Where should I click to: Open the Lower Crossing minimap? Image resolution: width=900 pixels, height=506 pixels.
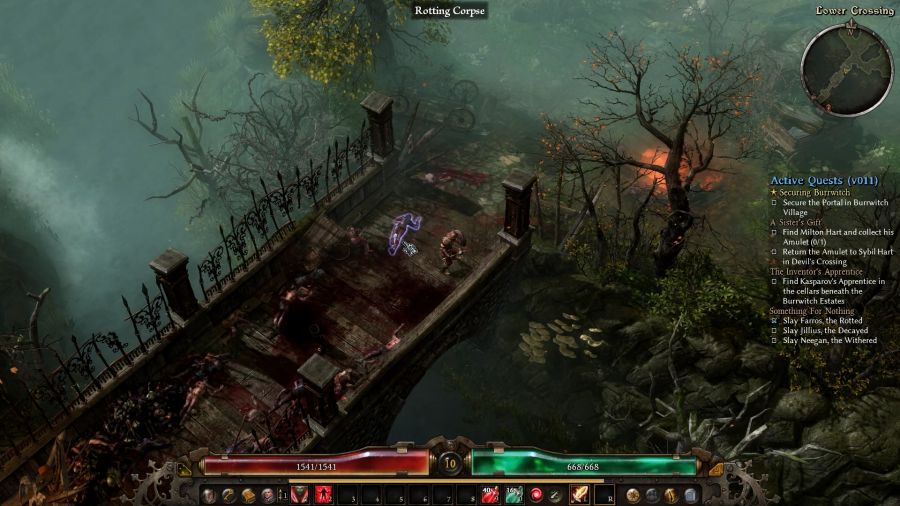847,69
